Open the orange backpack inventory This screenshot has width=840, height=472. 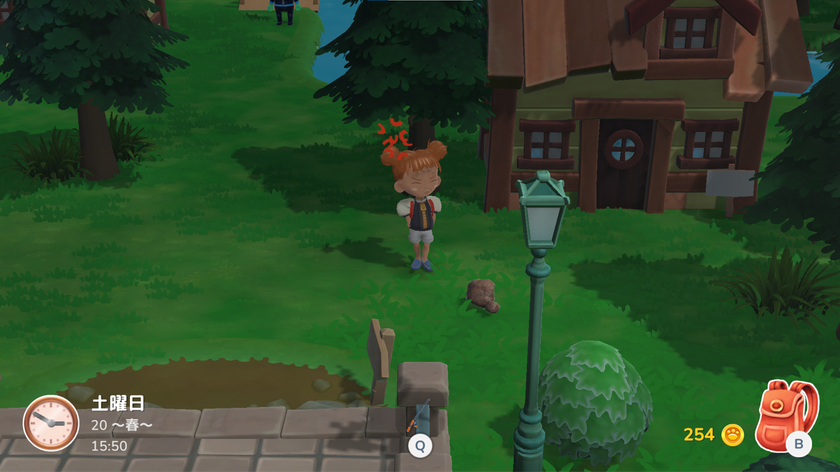[782, 416]
